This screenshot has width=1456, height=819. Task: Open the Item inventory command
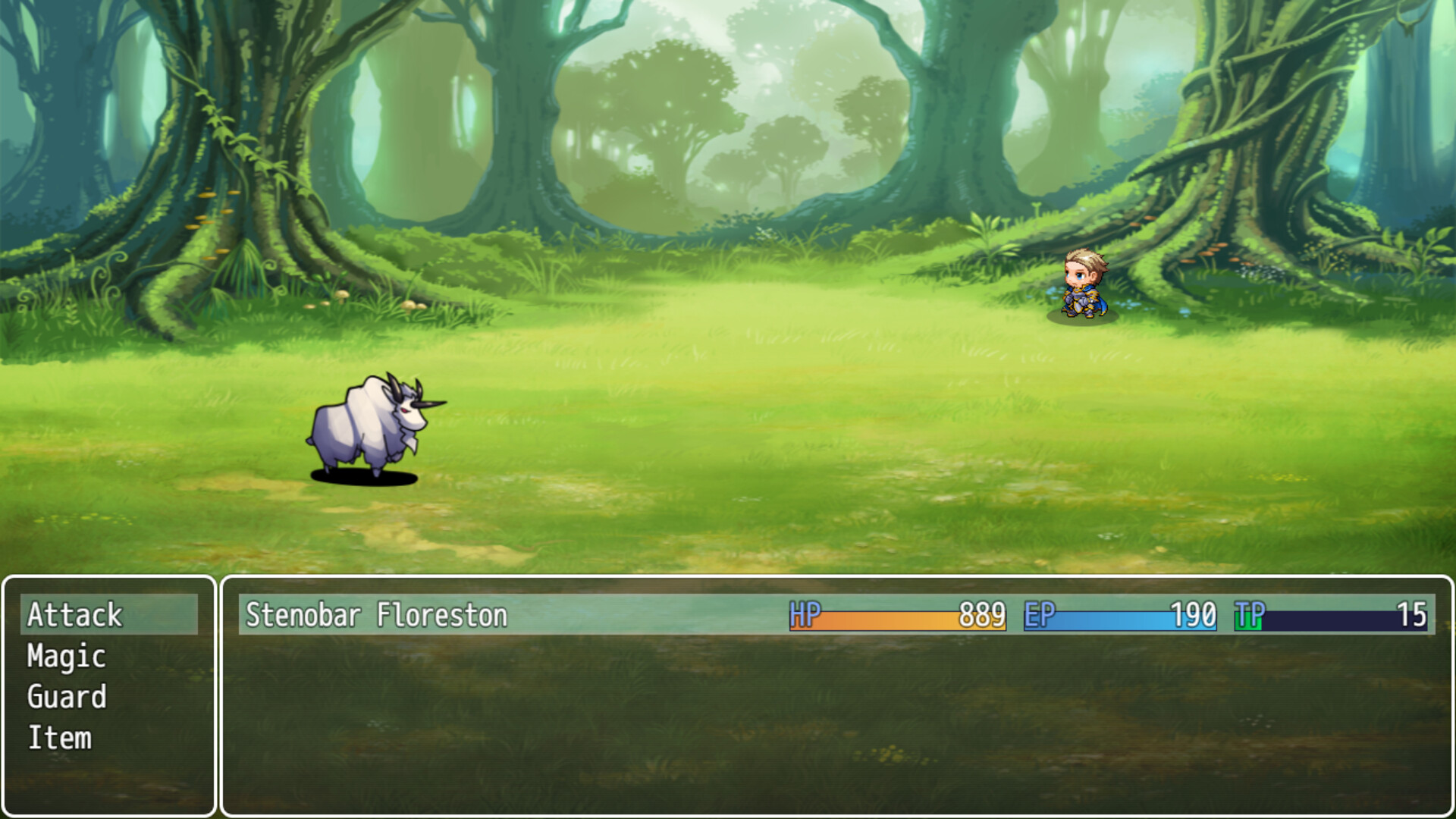61,737
